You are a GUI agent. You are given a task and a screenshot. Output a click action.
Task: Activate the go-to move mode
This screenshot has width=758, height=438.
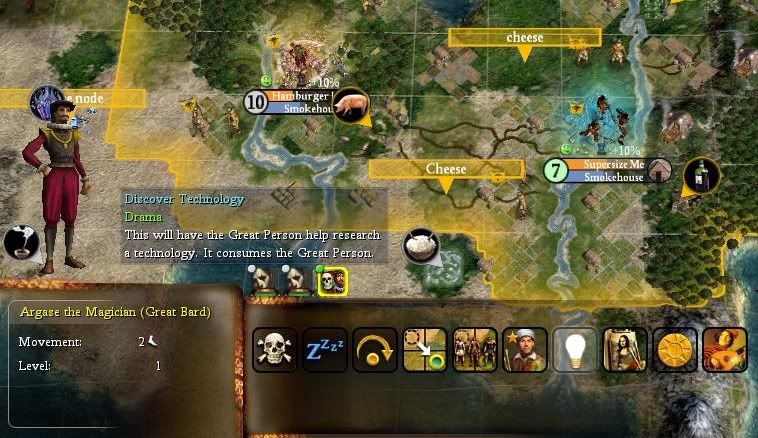(425, 350)
